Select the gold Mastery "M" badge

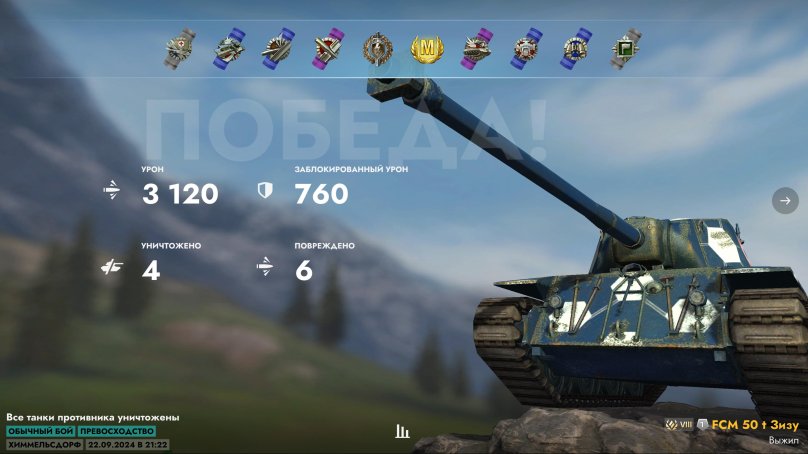[427, 48]
